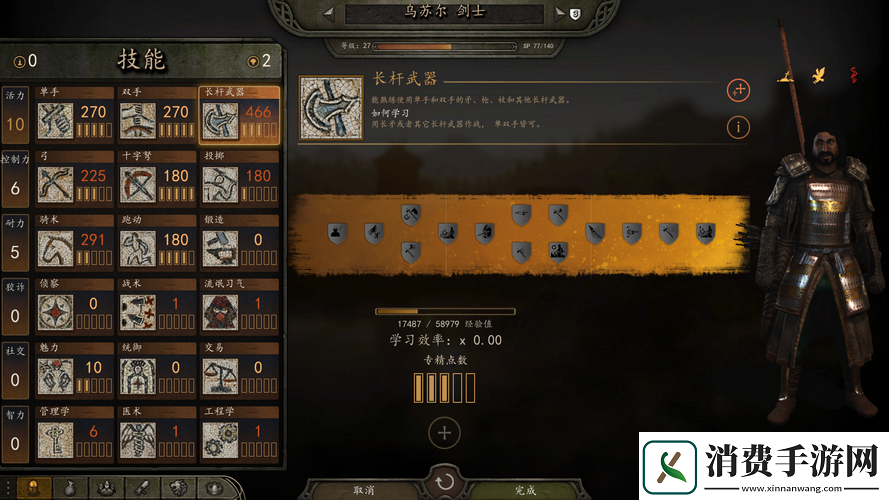Select the 单手 (One Handed) skill

click(x=56, y=121)
